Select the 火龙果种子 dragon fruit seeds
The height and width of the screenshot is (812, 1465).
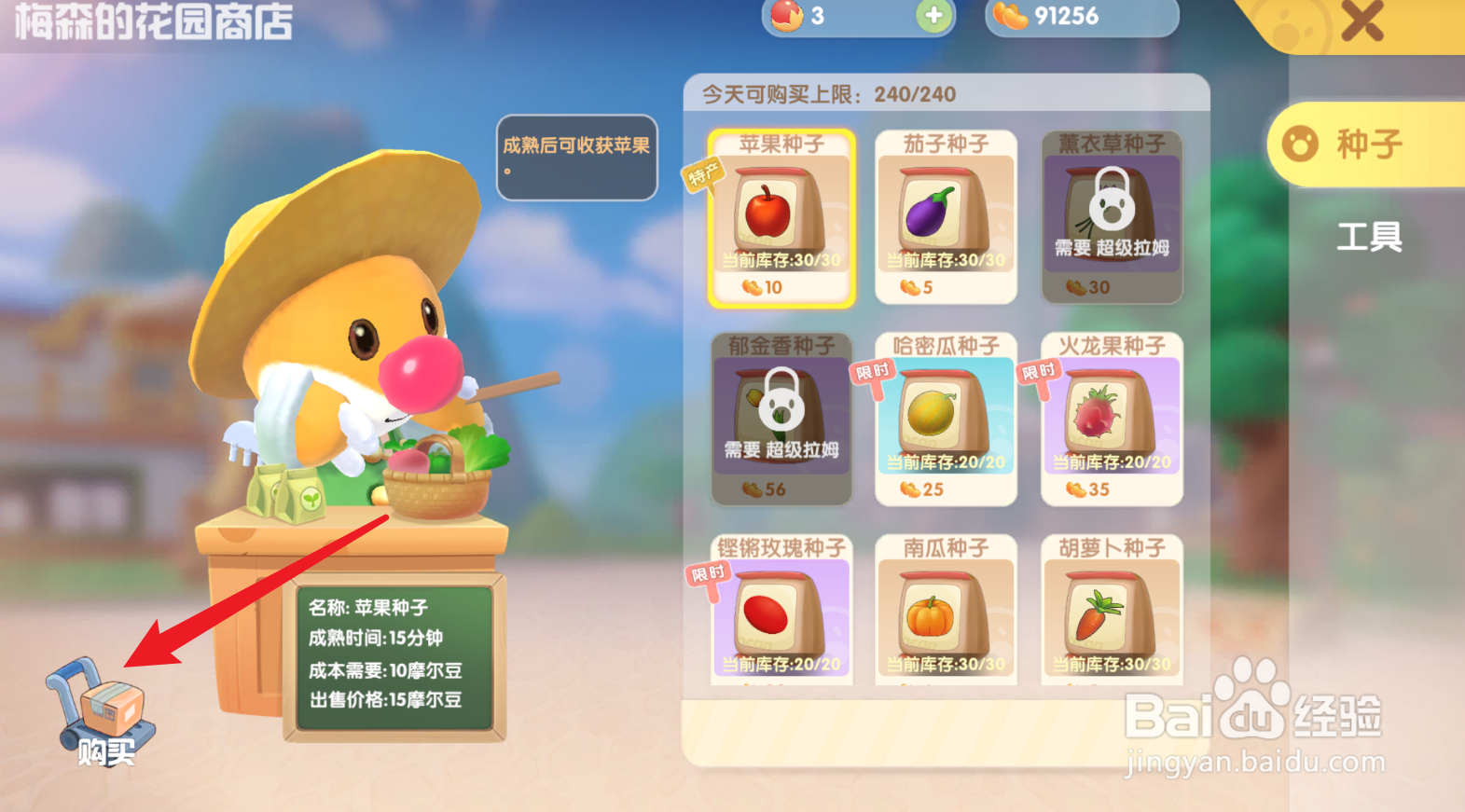tap(1111, 420)
